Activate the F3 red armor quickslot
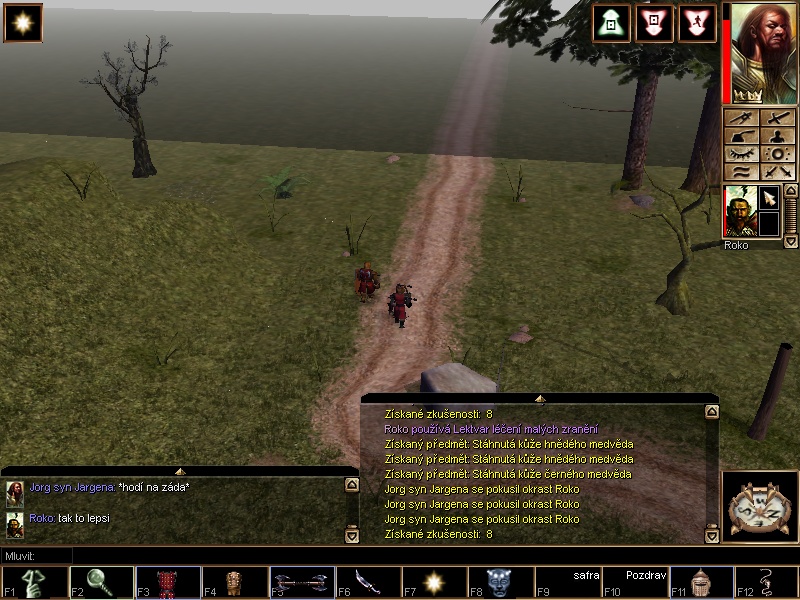Image resolution: width=800 pixels, height=600 pixels. (x=166, y=583)
